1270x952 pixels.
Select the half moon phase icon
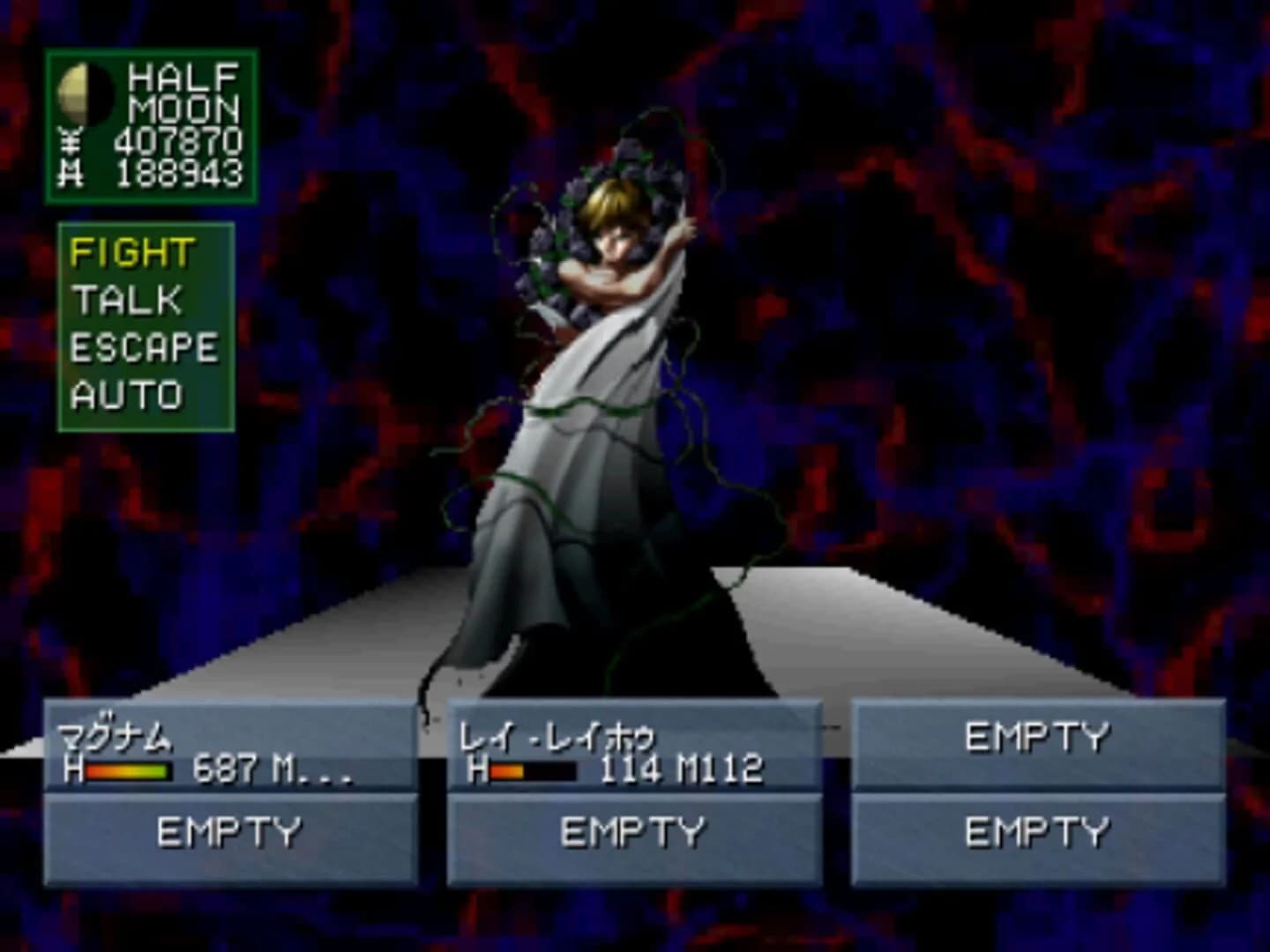click(87, 93)
